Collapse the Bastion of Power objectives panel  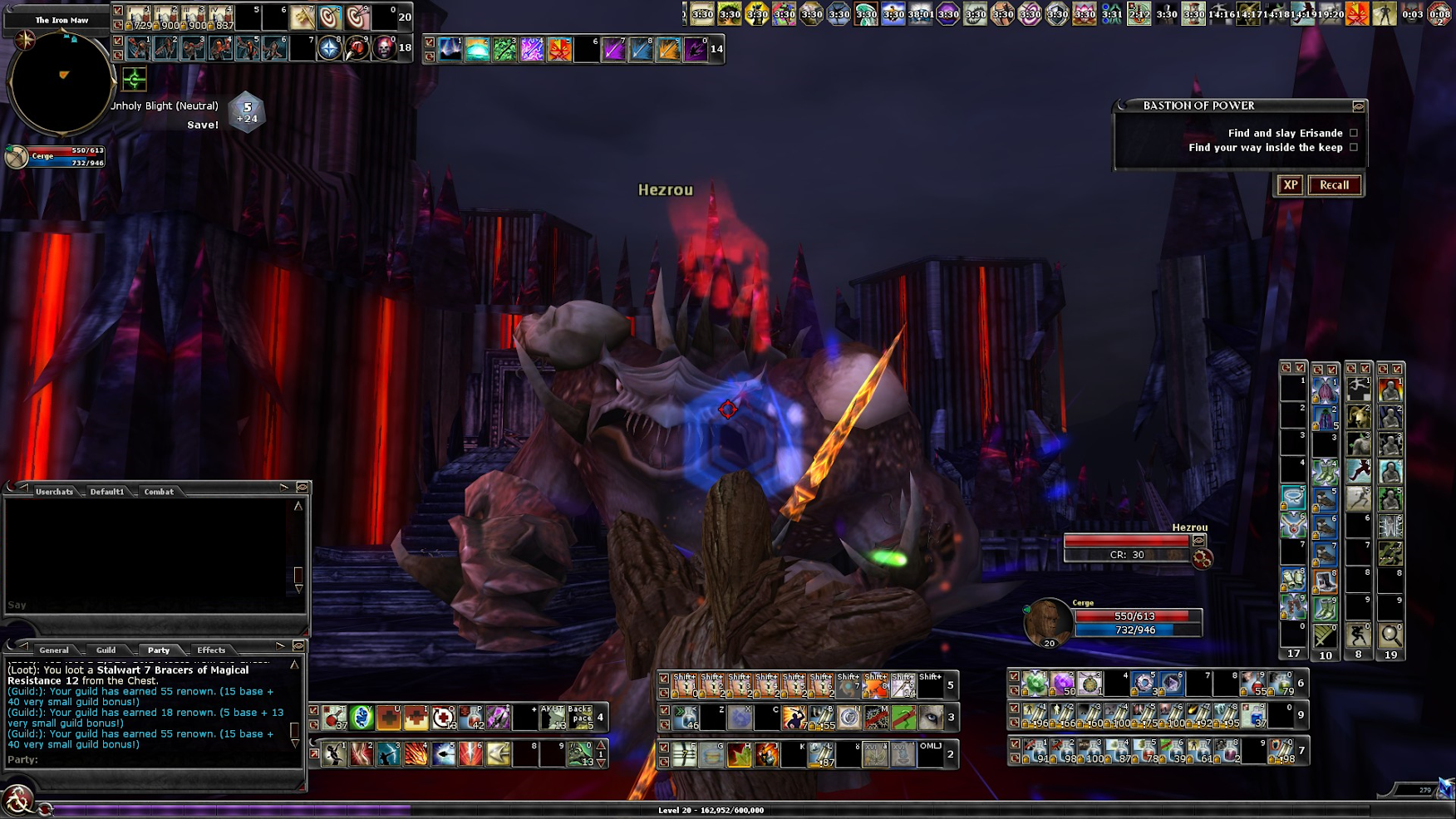coord(1358,106)
